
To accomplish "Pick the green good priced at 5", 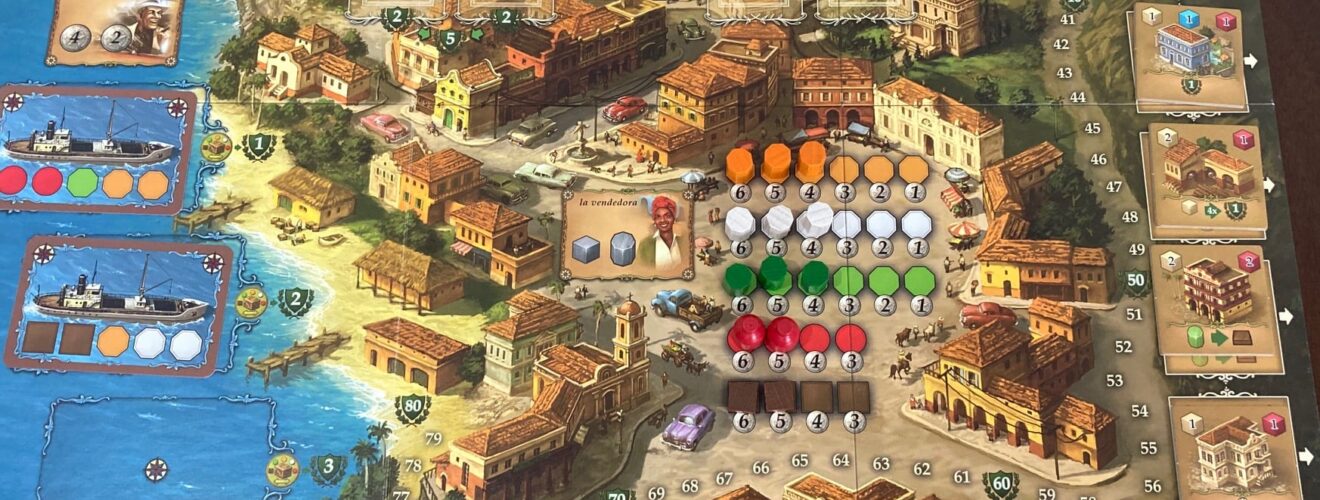I will 775,276.
